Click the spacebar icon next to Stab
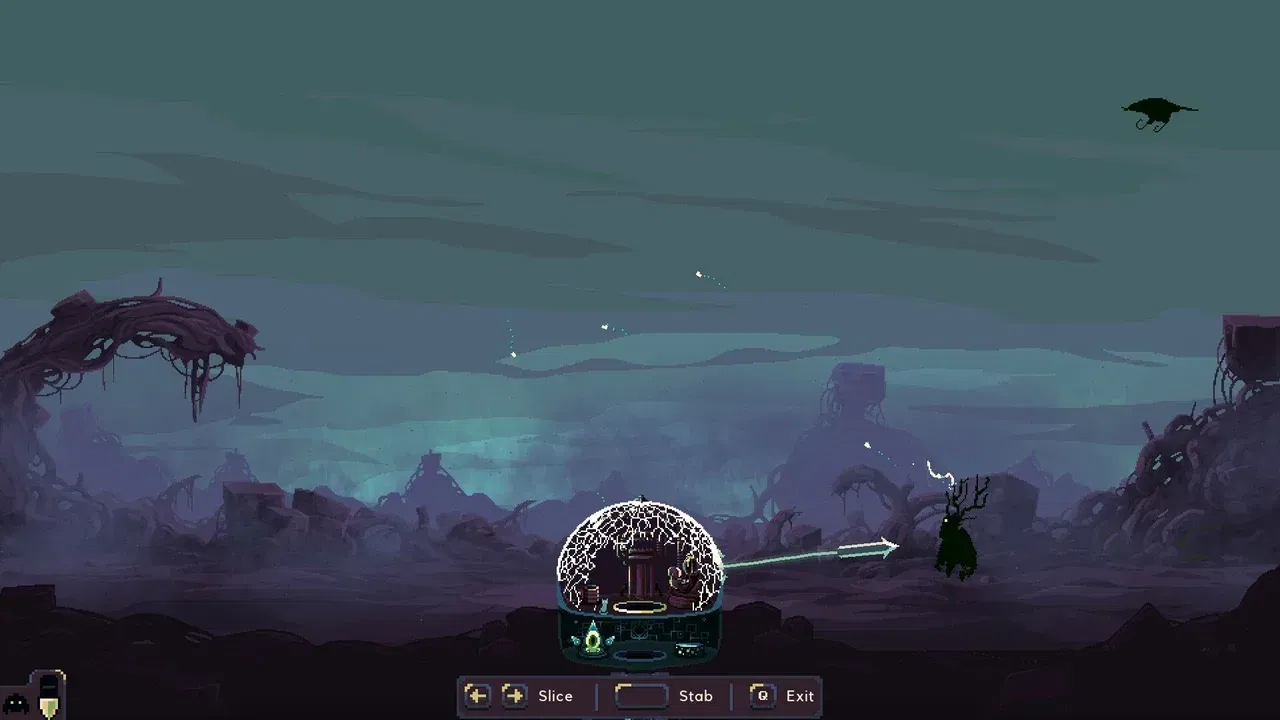The width and height of the screenshot is (1280, 720). 641,695
